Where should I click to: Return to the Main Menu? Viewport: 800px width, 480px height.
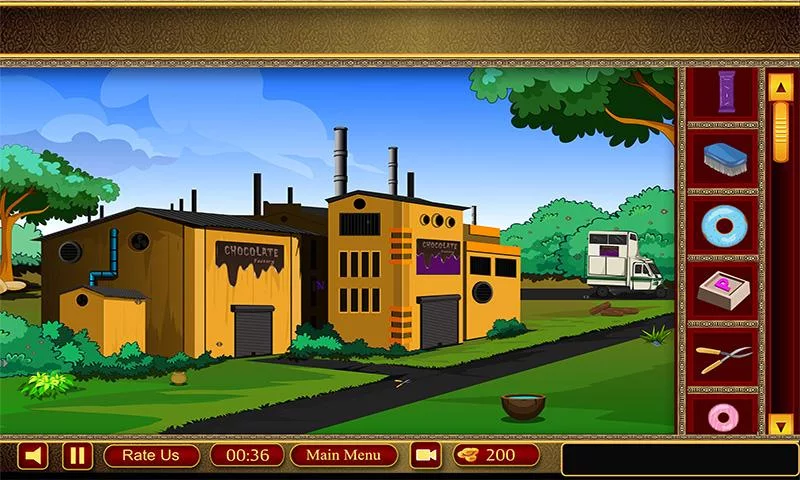point(343,456)
